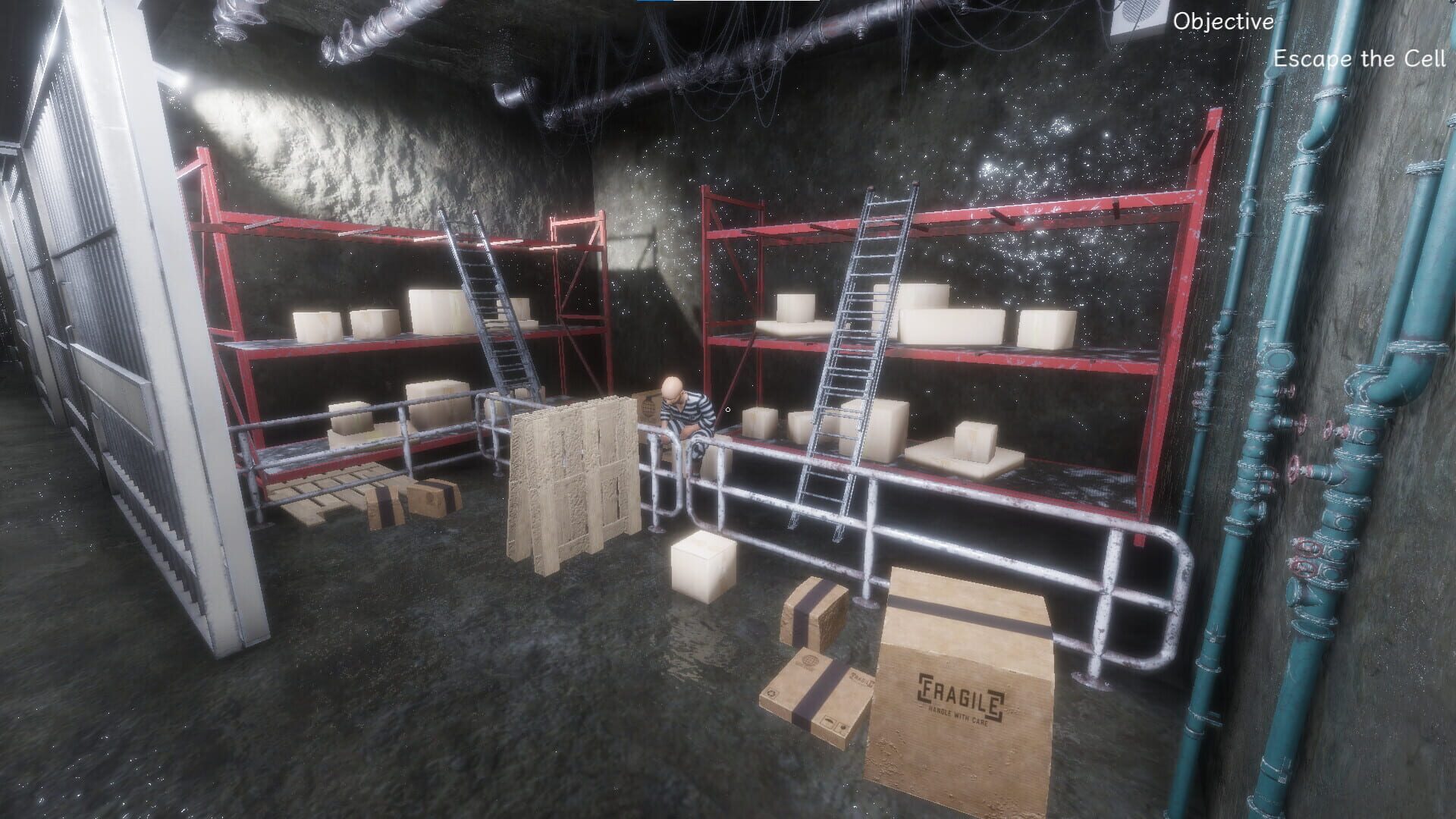Click the crosshair reticle at screen center
The width and height of the screenshot is (1456, 819).
click(x=728, y=409)
